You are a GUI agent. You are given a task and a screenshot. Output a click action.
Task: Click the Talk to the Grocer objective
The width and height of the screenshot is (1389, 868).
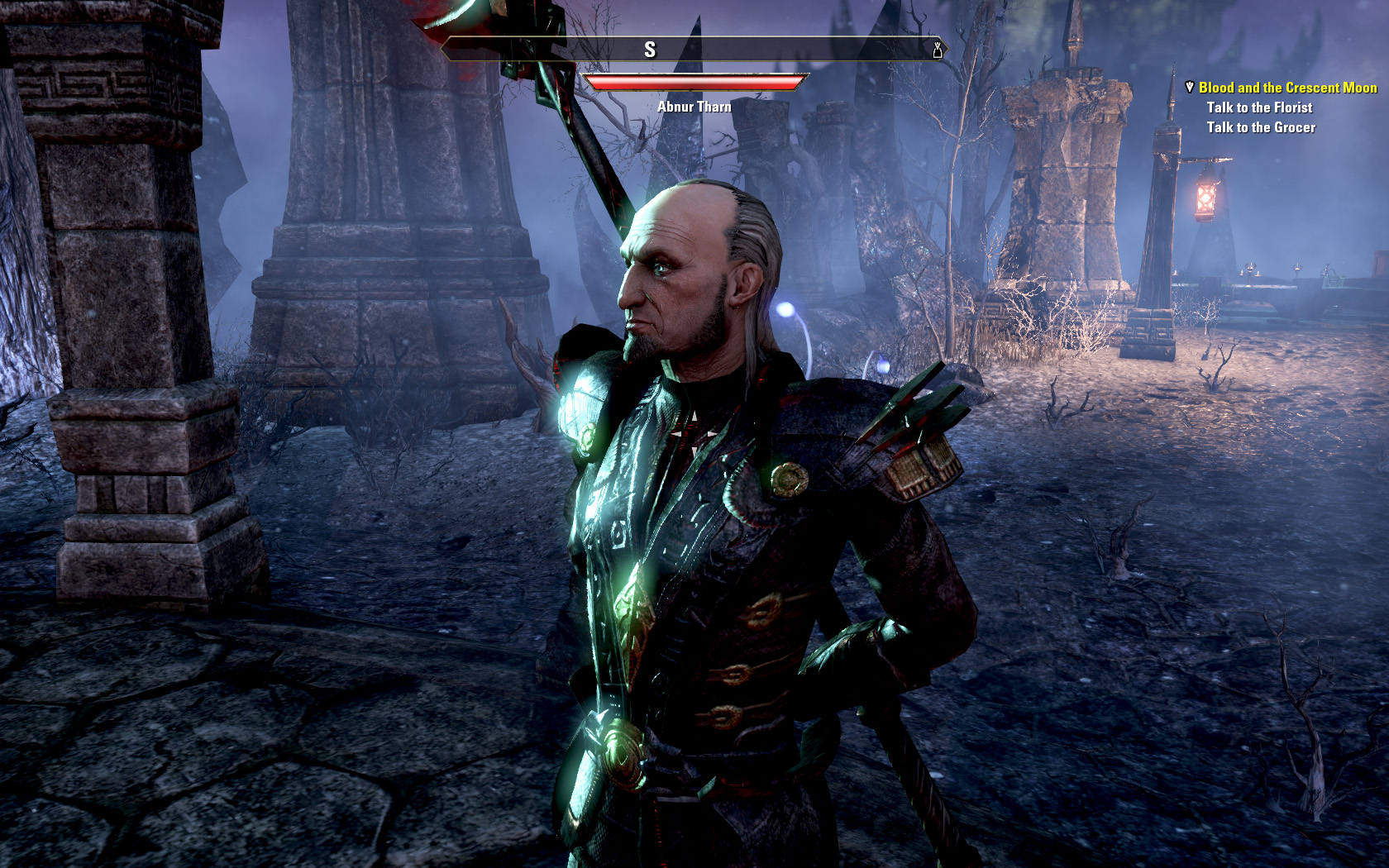pyautogui.click(x=1261, y=127)
